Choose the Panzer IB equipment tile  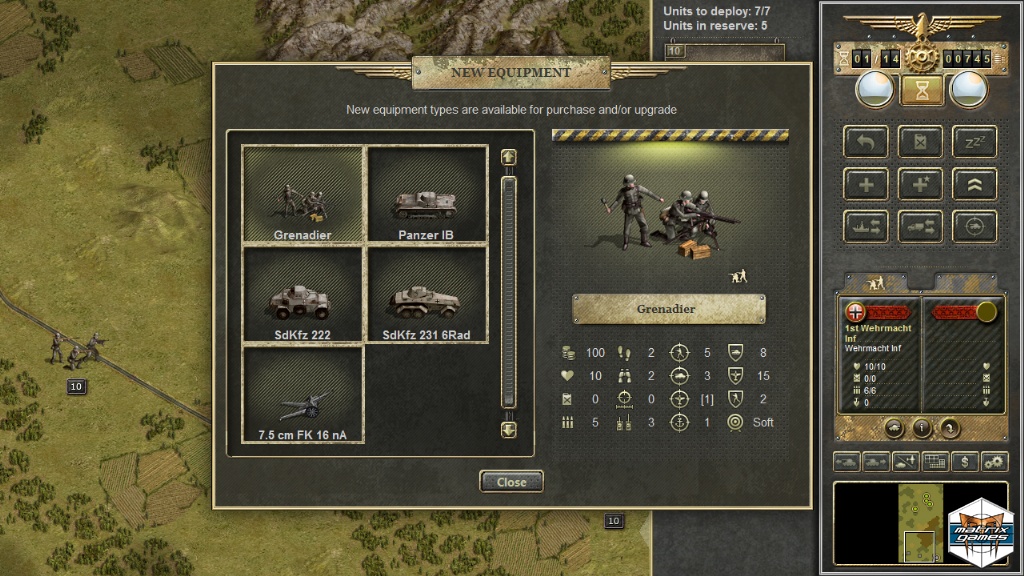pyautogui.click(x=427, y=196)
